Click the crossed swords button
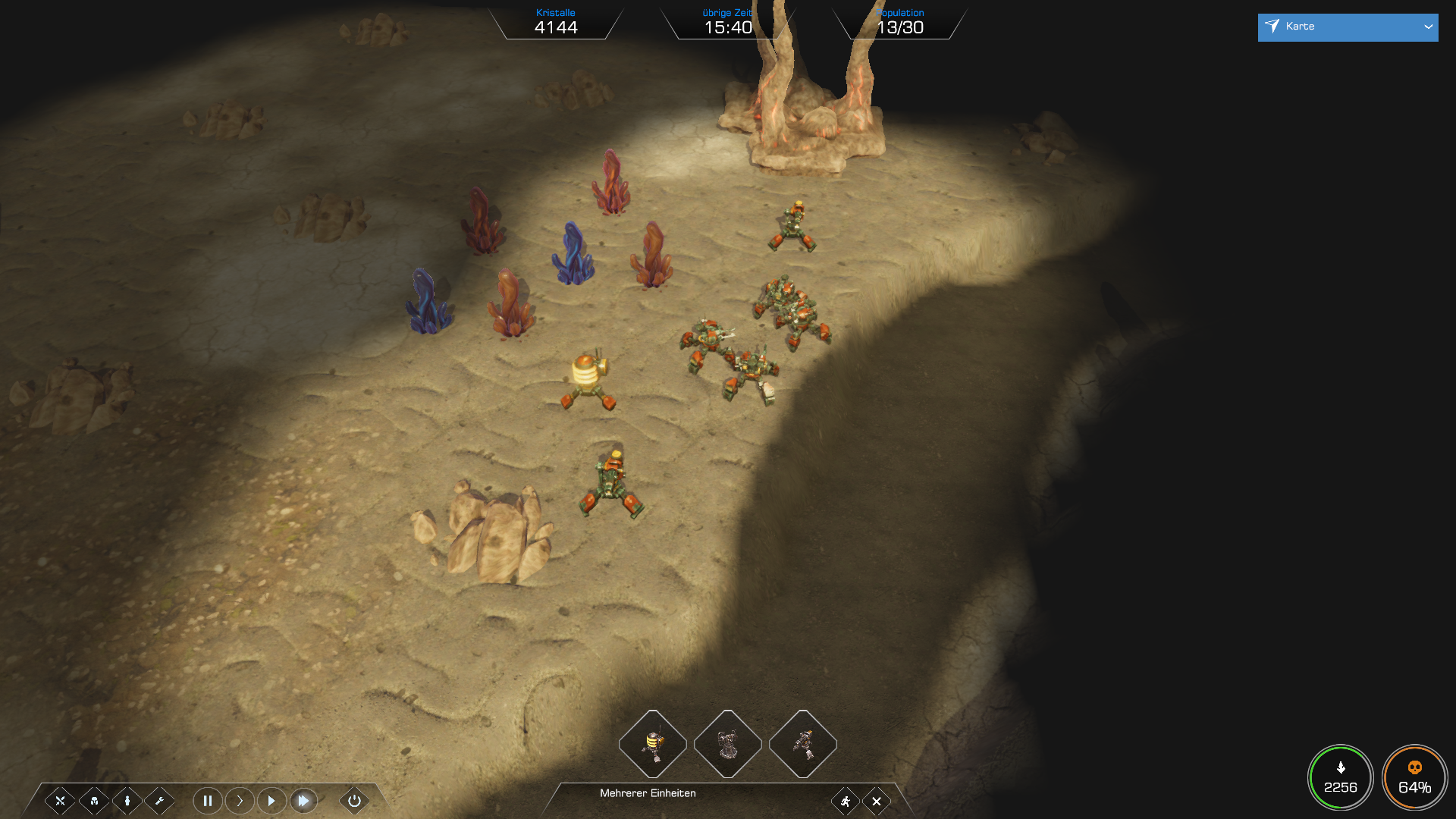This screenshot has height=819, width=1456. click(x=60, y=801)
